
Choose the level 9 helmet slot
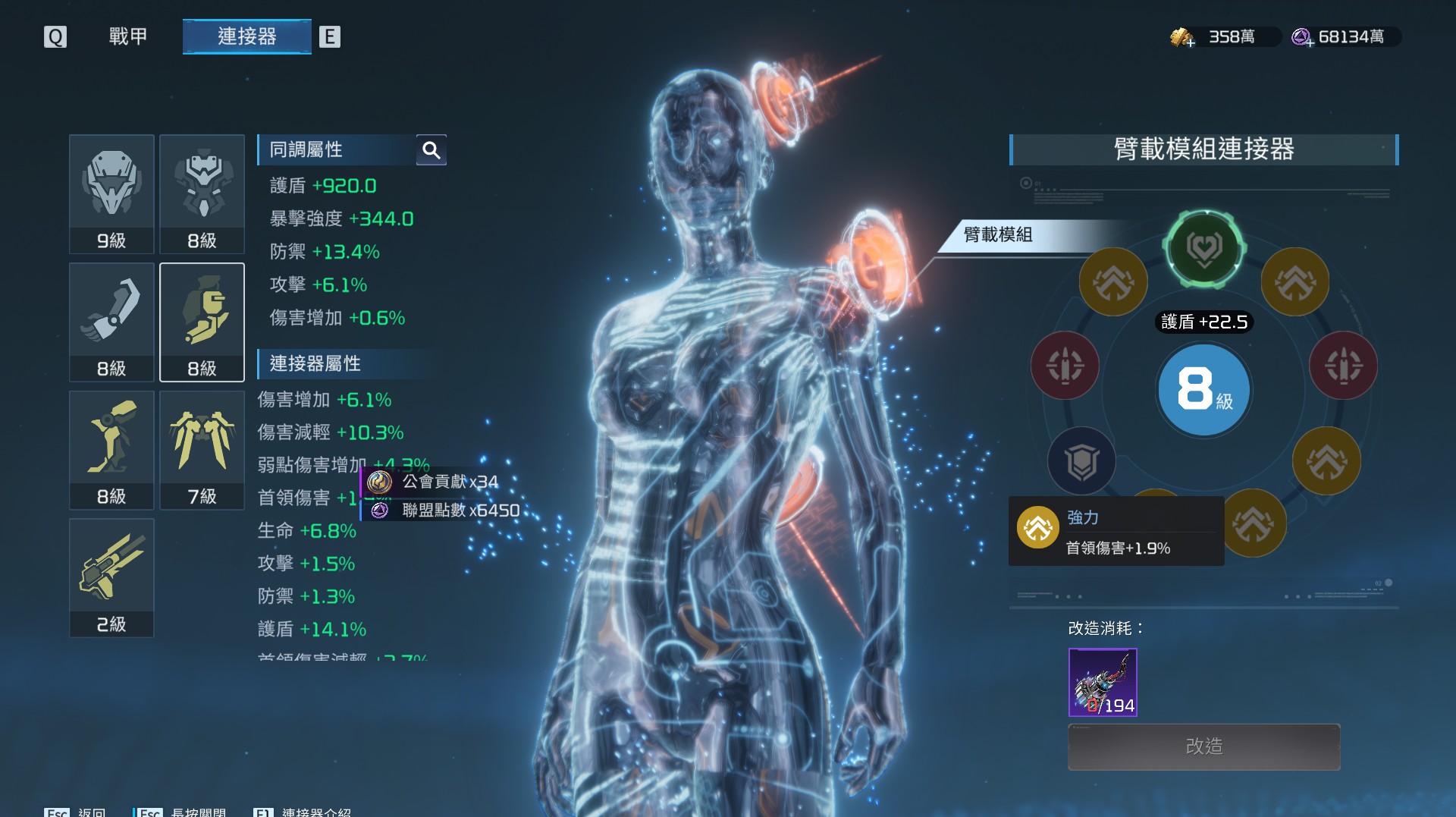tap(111, 193)
